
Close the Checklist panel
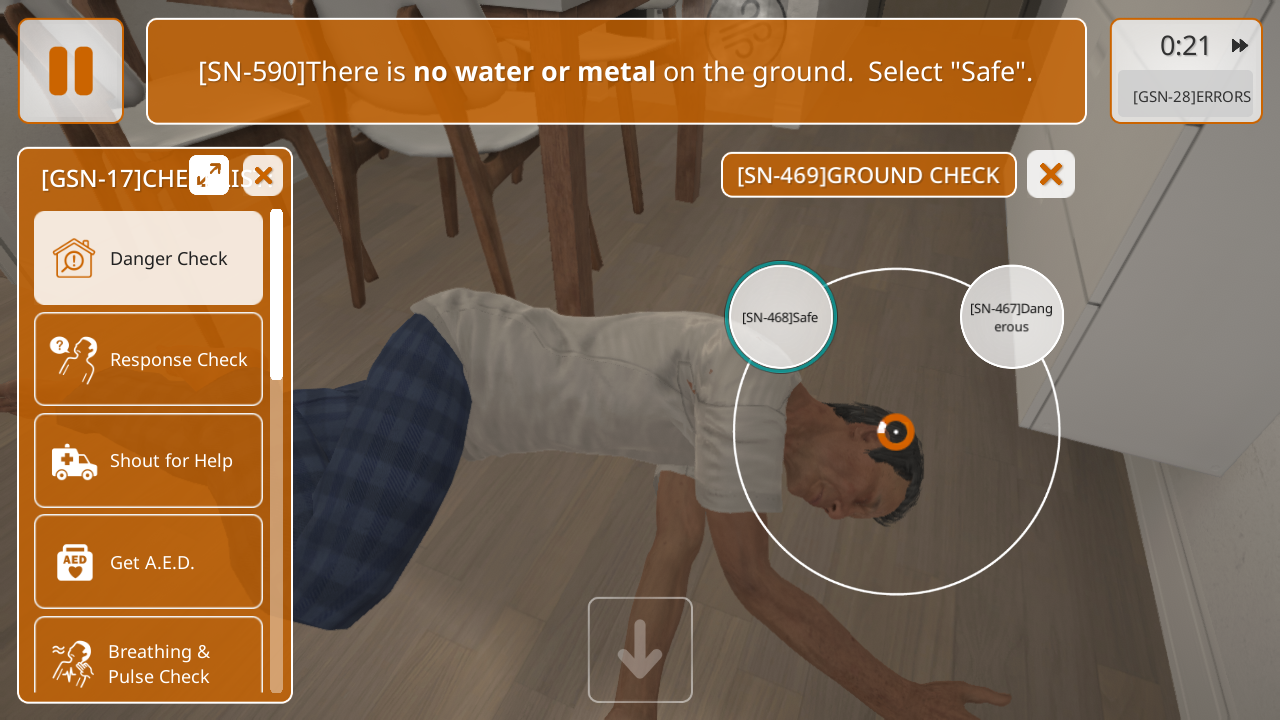pos(263,176)
